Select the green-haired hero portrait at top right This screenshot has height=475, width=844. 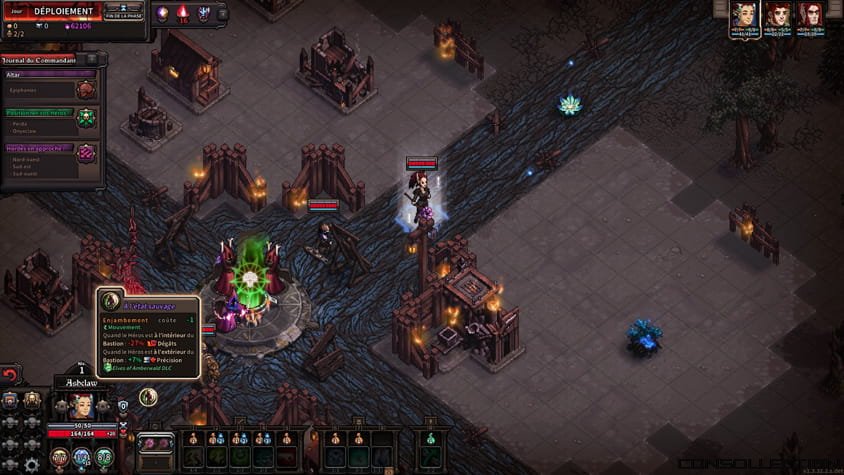click(x=742, y=14)
